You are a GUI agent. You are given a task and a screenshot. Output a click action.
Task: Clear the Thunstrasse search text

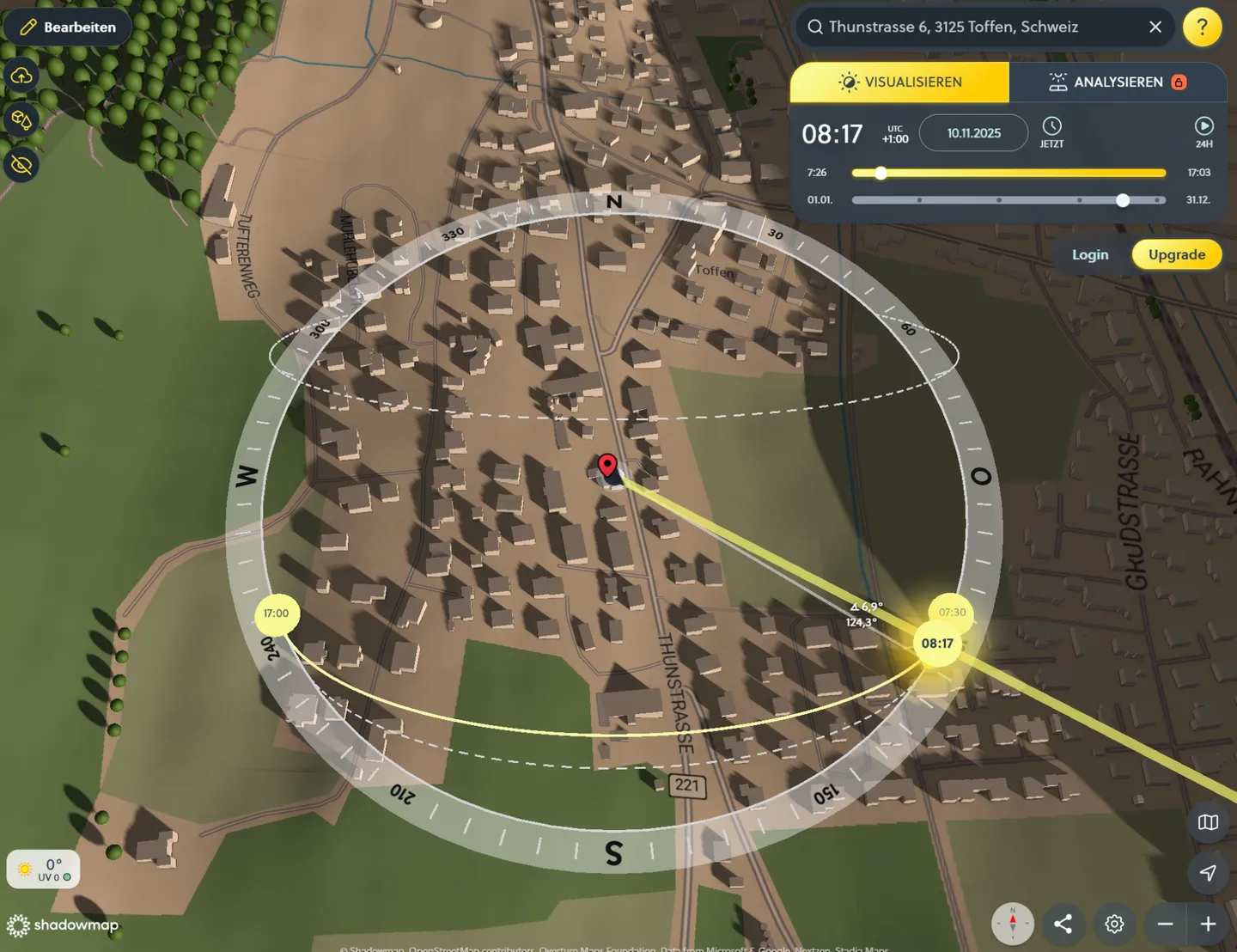pyautogui.click(x=1155, y=27)
